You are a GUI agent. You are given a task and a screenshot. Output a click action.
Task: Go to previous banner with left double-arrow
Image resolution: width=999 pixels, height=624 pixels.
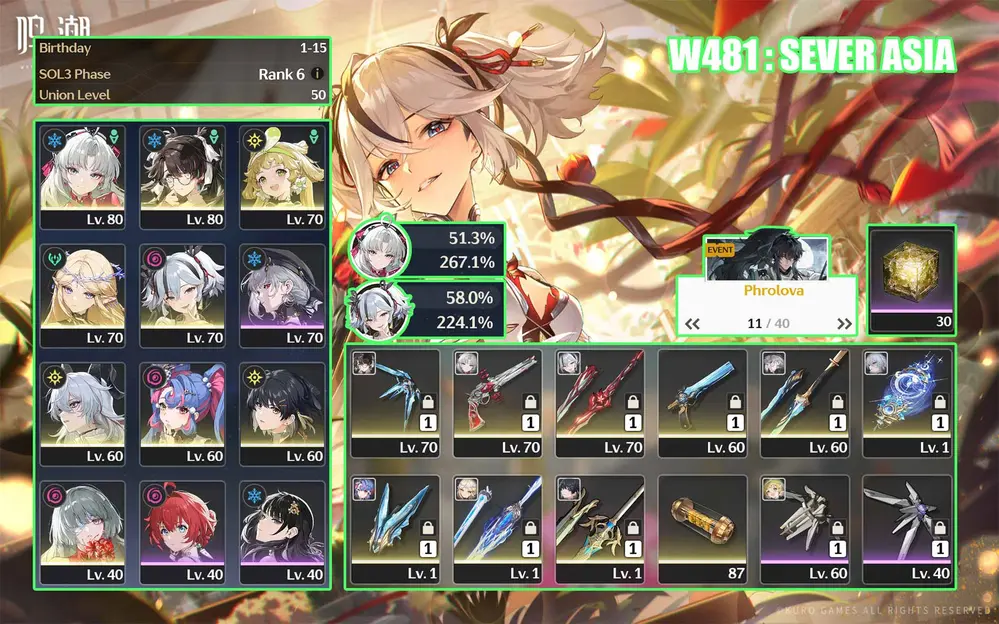[x=691, y=324]
